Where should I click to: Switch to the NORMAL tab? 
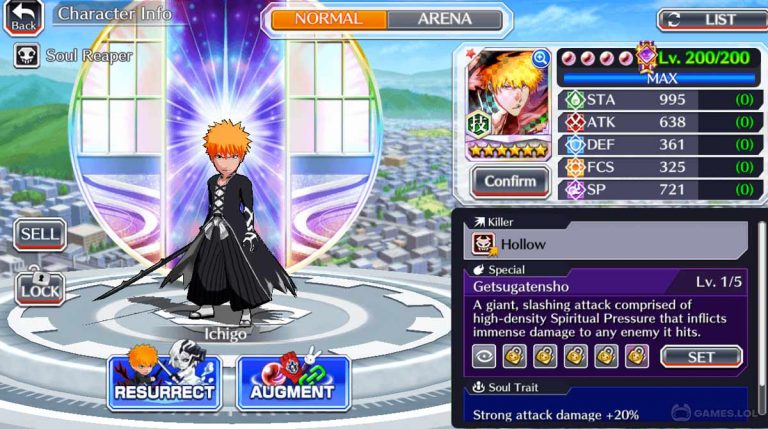point(329,19)
